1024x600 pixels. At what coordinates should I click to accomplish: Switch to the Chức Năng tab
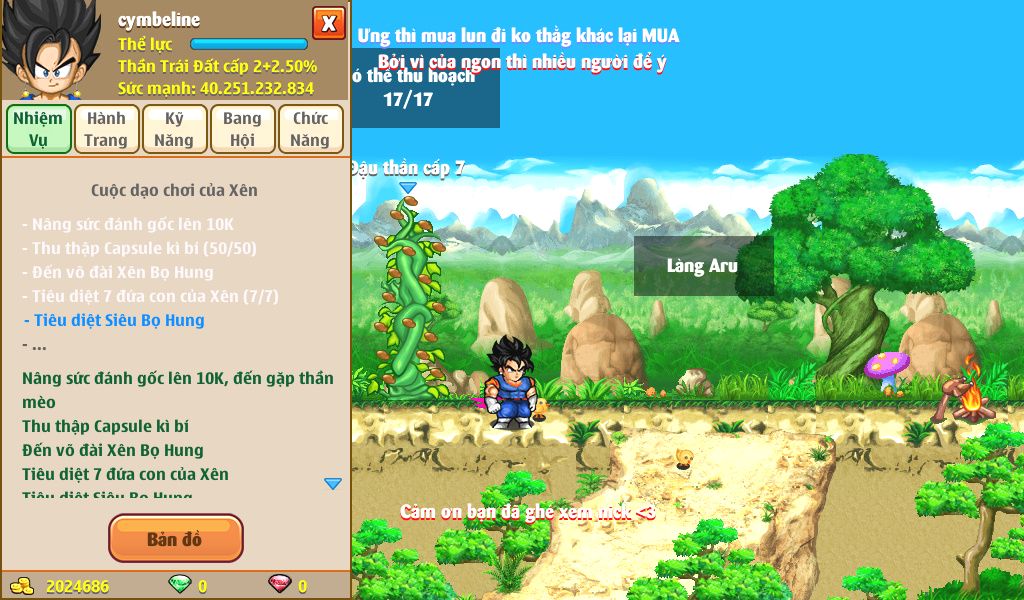point(310,129)
